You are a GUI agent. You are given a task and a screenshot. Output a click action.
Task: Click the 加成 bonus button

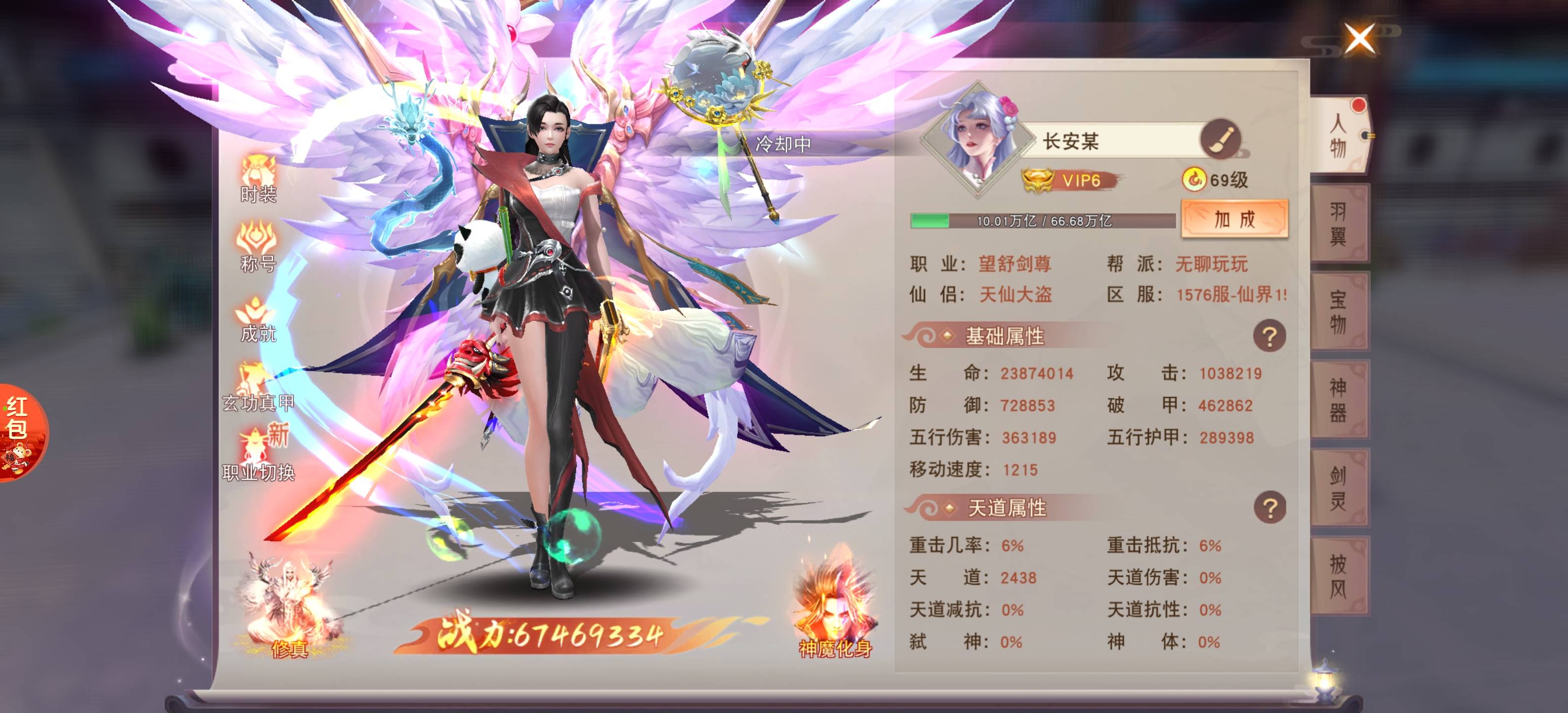click(x=1234, y=219)
